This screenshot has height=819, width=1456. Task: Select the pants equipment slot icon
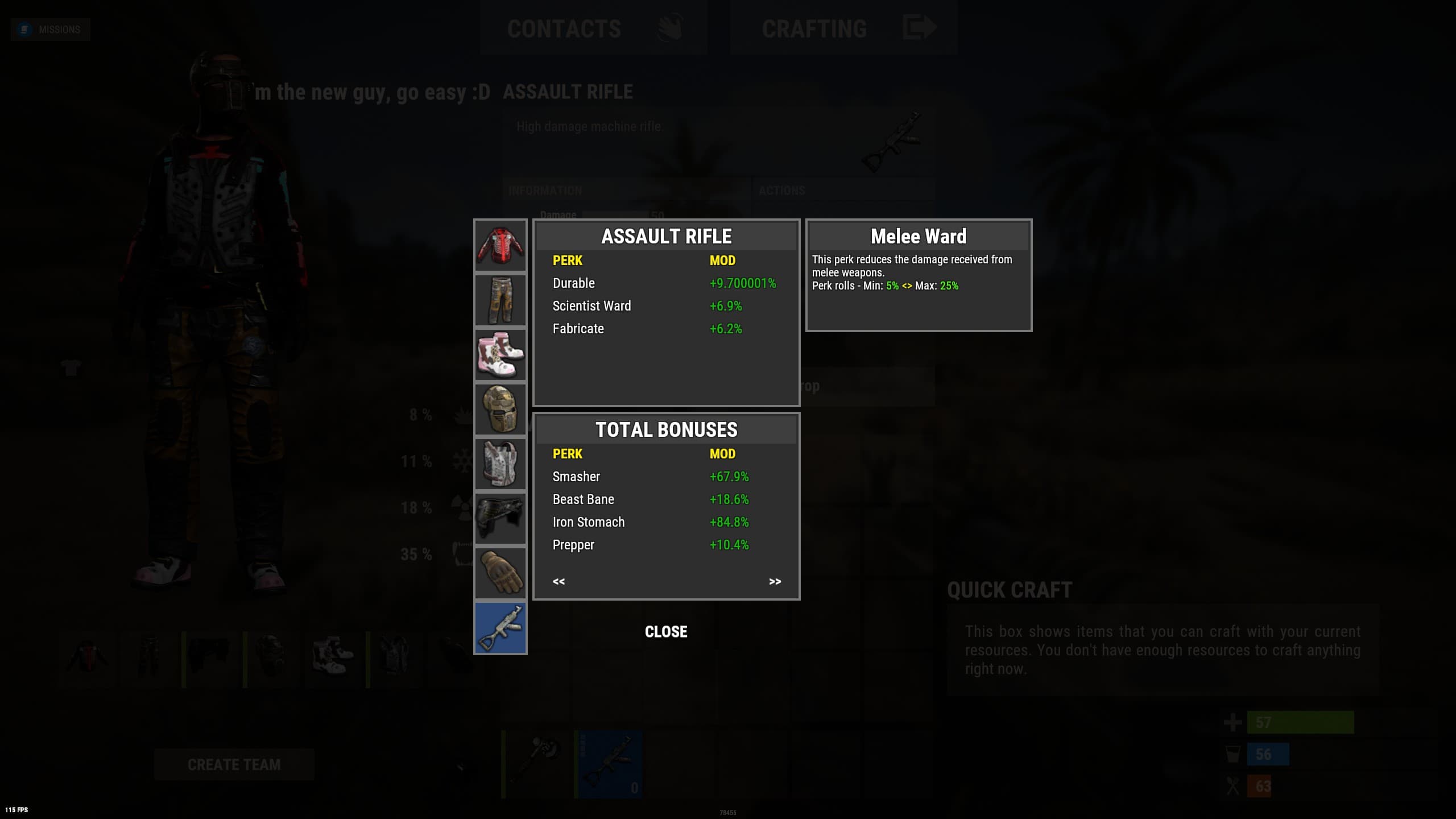500,300
